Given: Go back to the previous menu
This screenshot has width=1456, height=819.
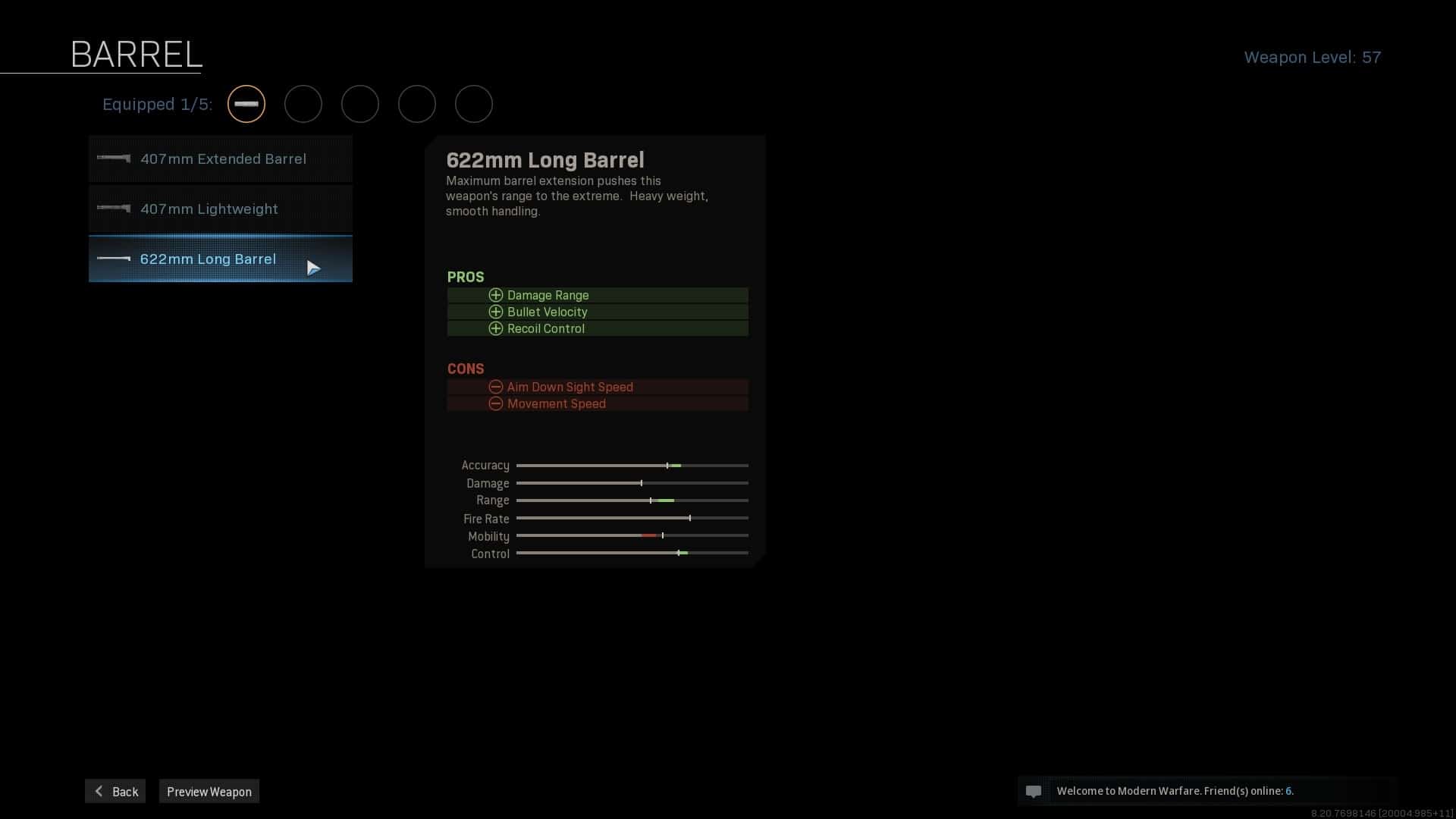Looking at the screenshot, I should coord(115,792).
